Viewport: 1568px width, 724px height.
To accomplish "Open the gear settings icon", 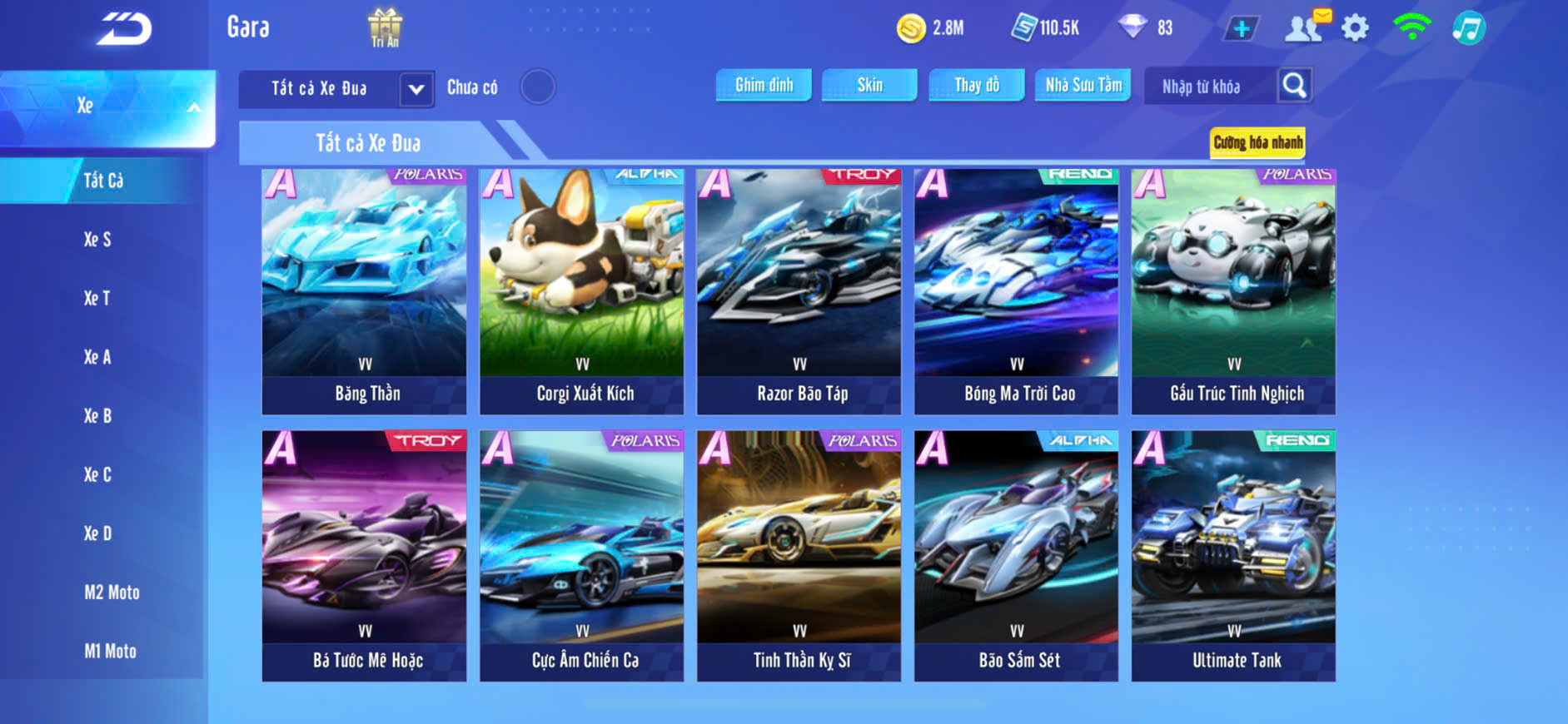I will pos(1355,28).
